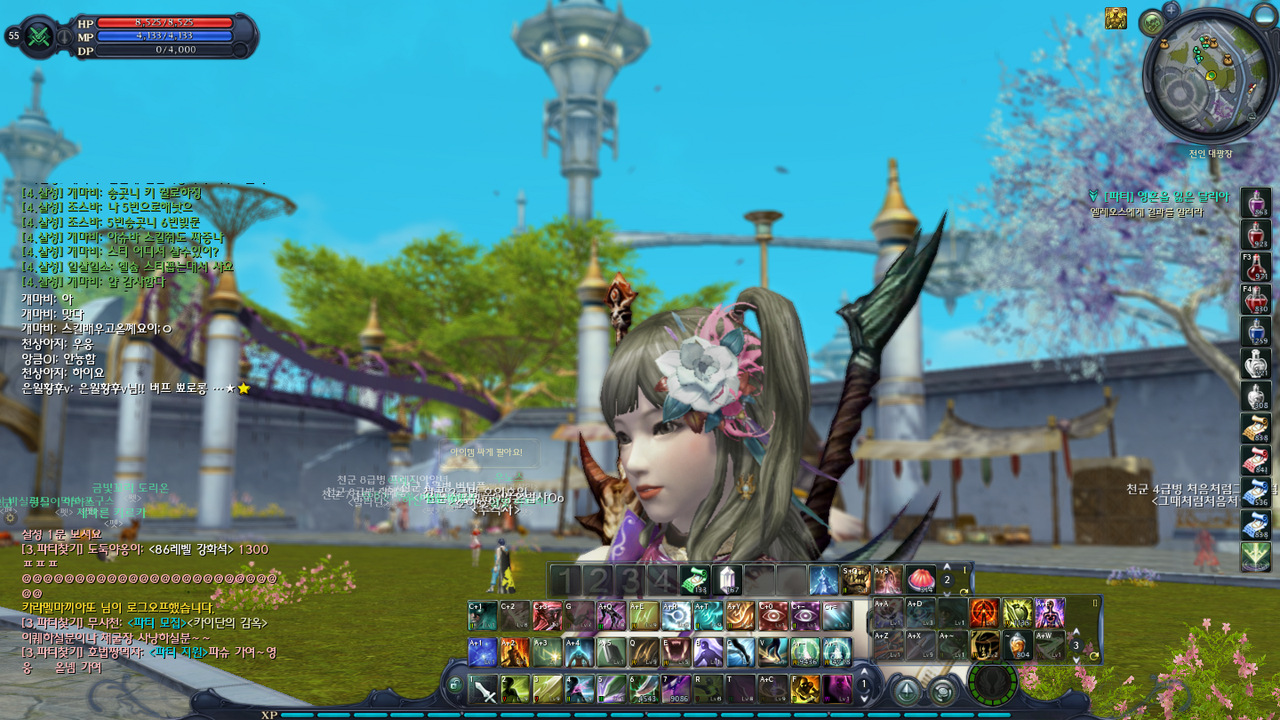The width and height of the screenshot is (1280, 720).
Task: Use the F4 red potion slot
Action: [x=1256, y=299]
